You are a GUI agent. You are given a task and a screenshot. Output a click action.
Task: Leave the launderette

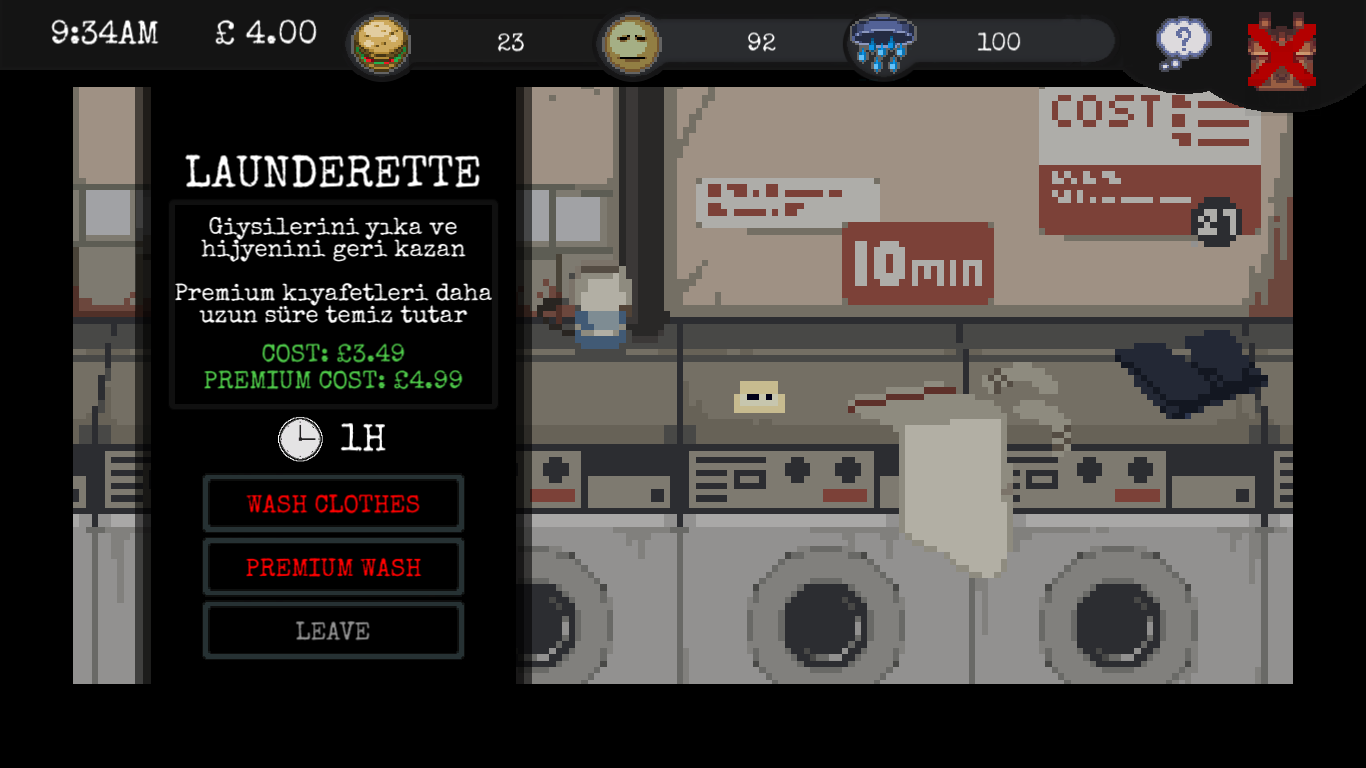tap(333, 631)
